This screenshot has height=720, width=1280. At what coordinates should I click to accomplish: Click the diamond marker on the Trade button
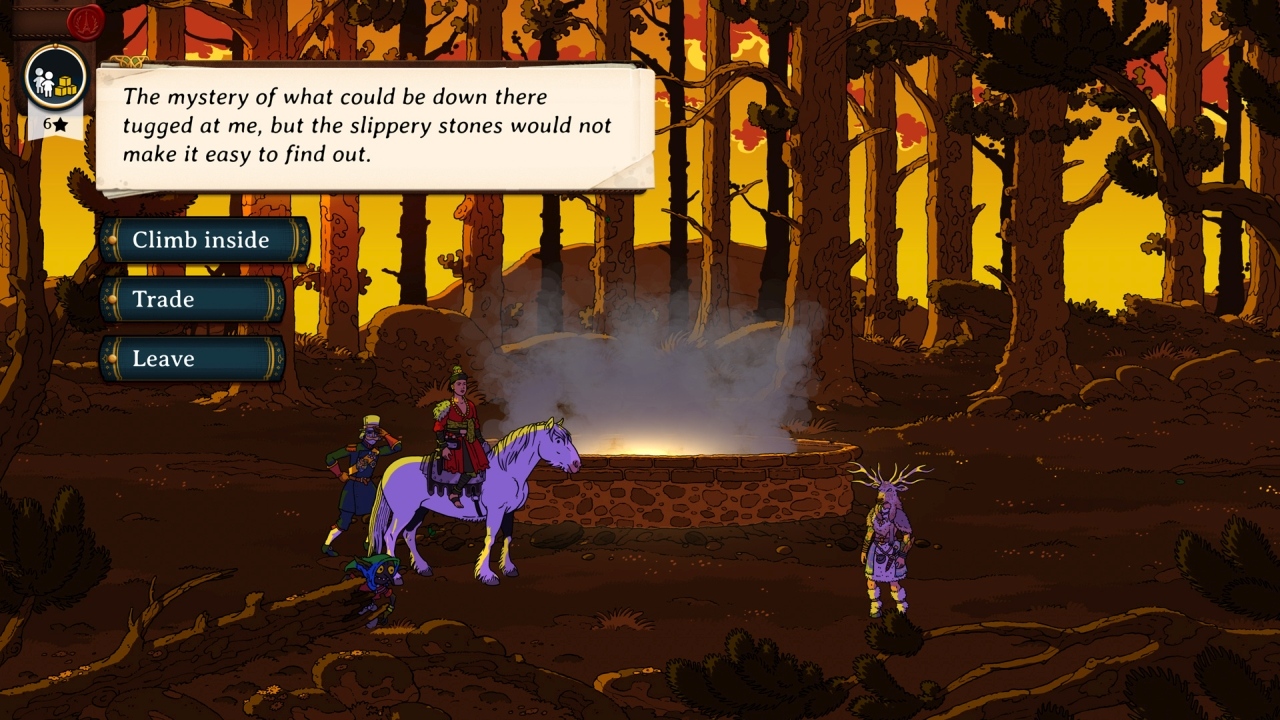(x=113, y=299)
